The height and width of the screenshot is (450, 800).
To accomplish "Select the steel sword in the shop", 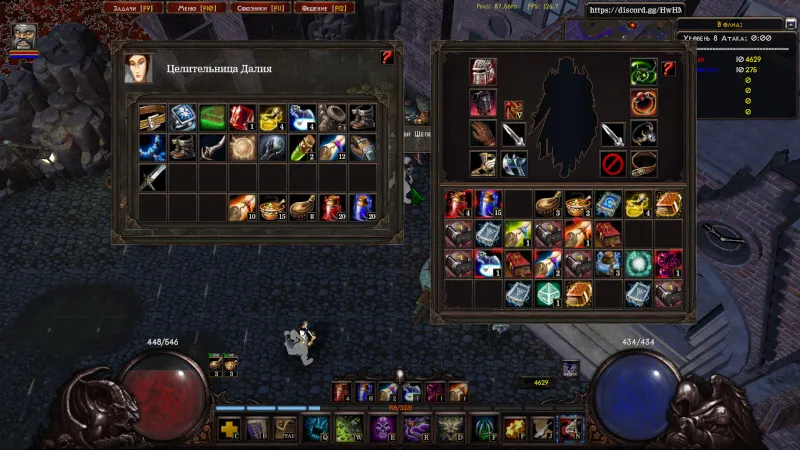I will pyautogui.click(x=152, y=178).
